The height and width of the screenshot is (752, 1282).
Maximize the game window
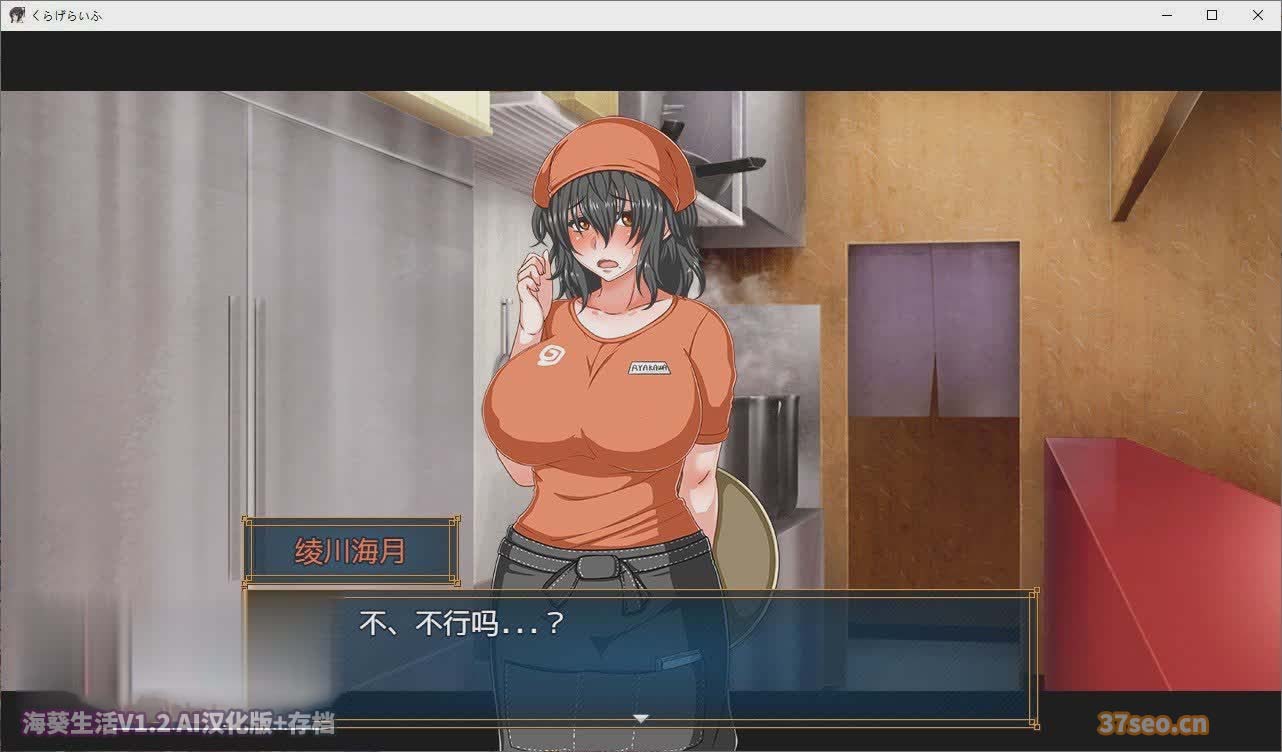tap(1212, 15)
